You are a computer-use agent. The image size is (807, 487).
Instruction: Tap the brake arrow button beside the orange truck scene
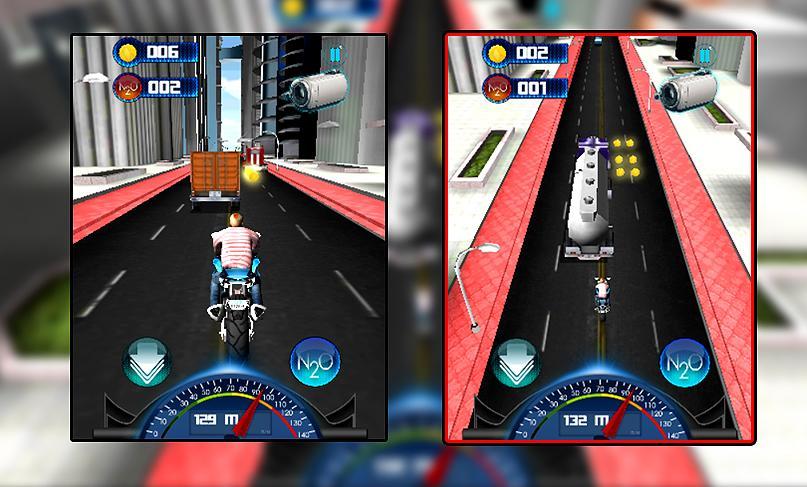(146, 363)
